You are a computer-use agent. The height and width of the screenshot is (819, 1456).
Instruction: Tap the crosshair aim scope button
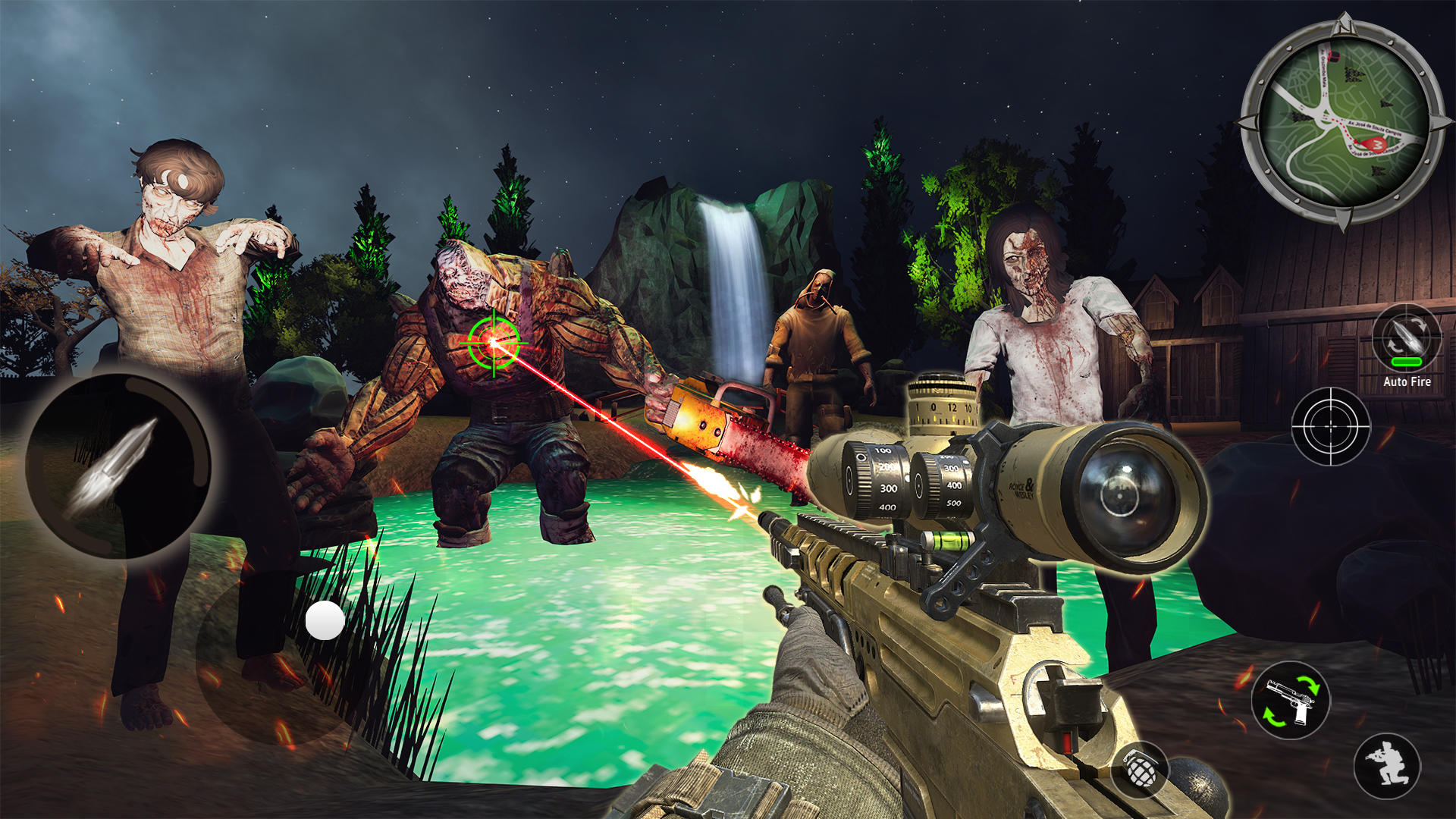pyautogui.click(x=1331, y=427)
